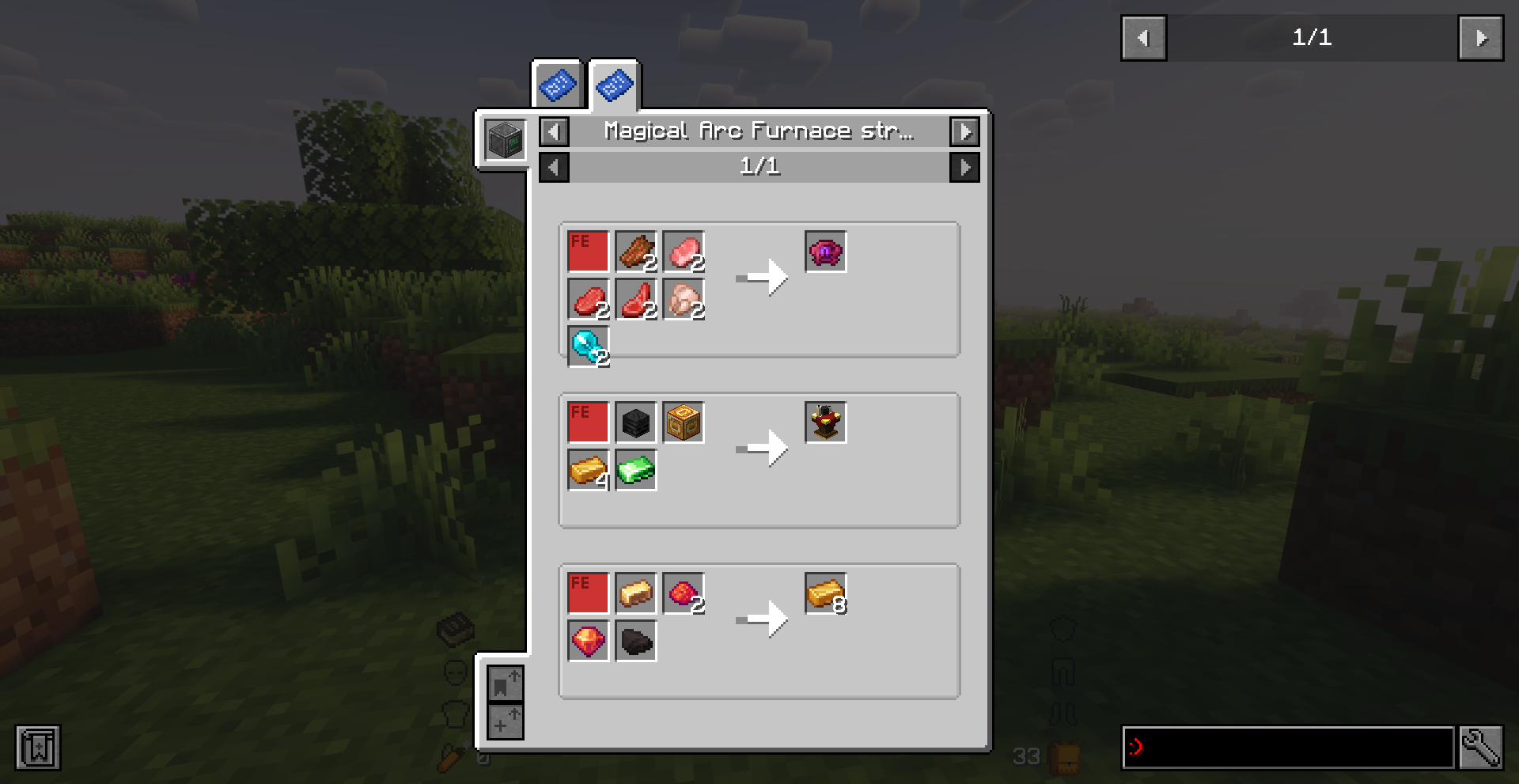This screenshot has height=784, width=1519.
Task: Go to next page of the item list
Action: coord(1480,38)
